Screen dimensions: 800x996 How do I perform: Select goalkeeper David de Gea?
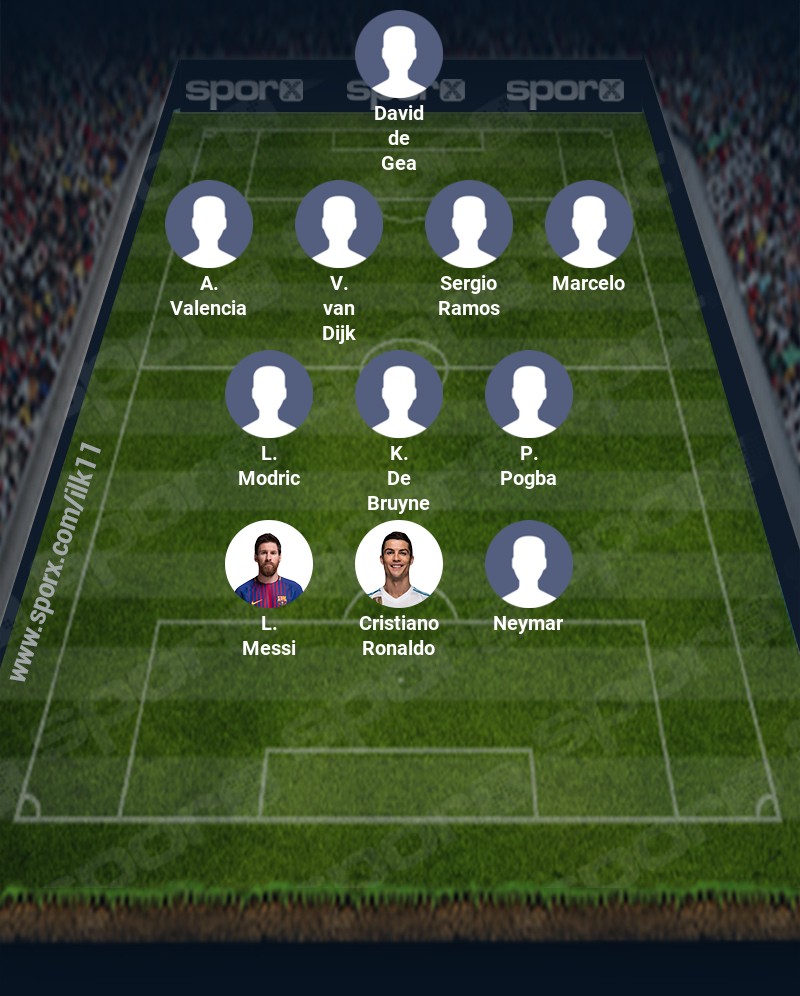coord(399,54)
